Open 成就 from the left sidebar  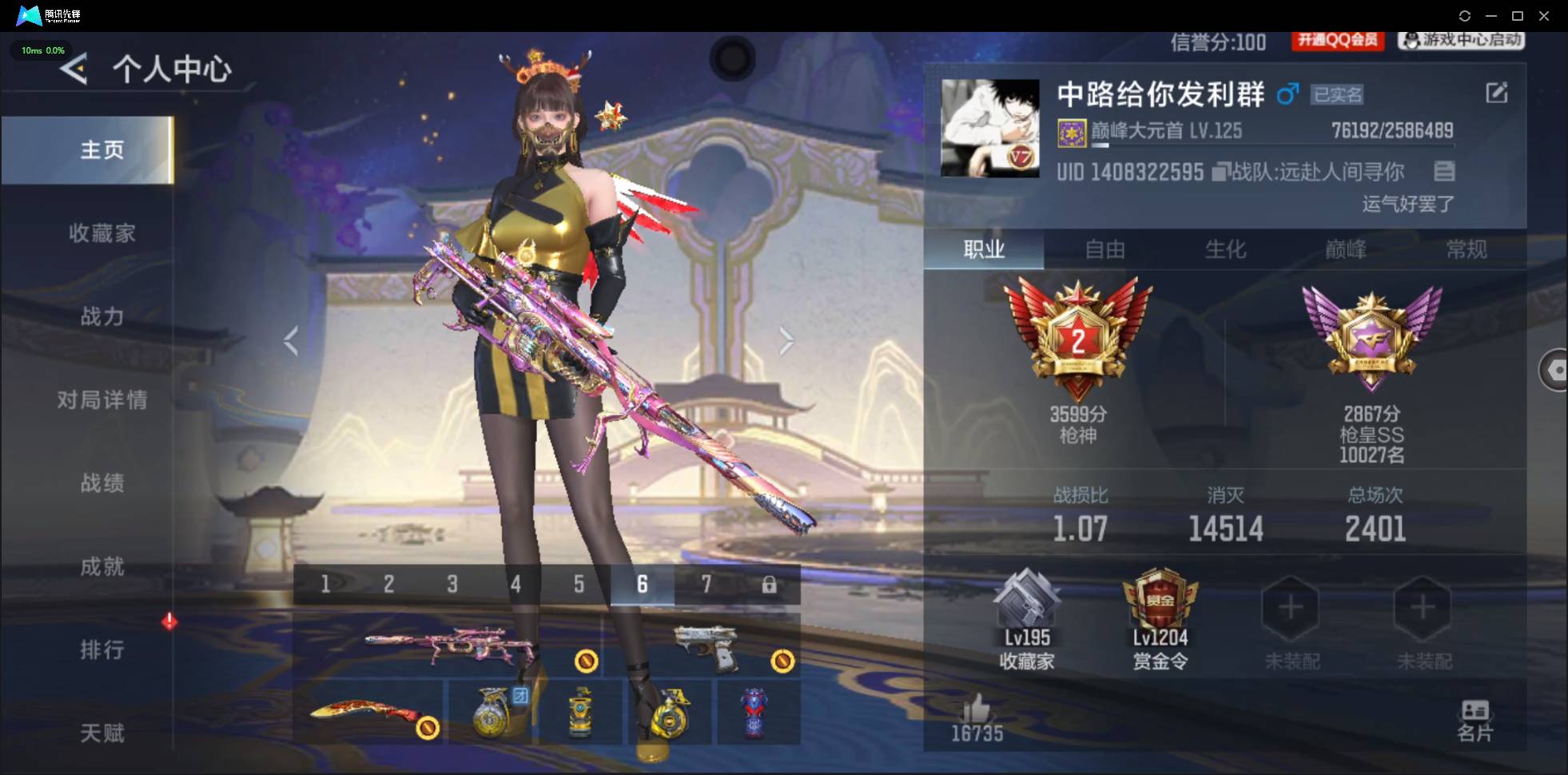103,567
